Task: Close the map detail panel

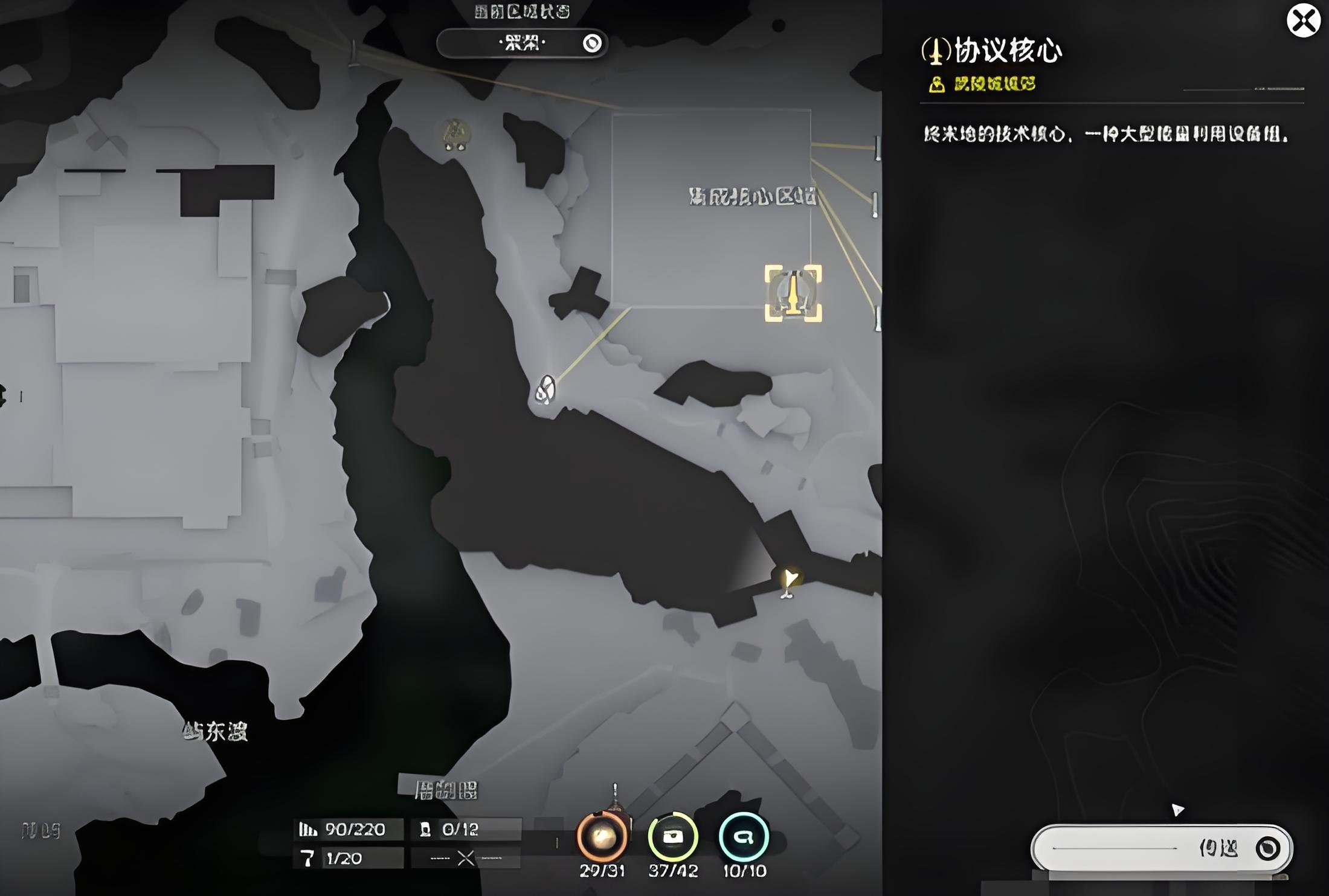Action: coord(1303,21)
